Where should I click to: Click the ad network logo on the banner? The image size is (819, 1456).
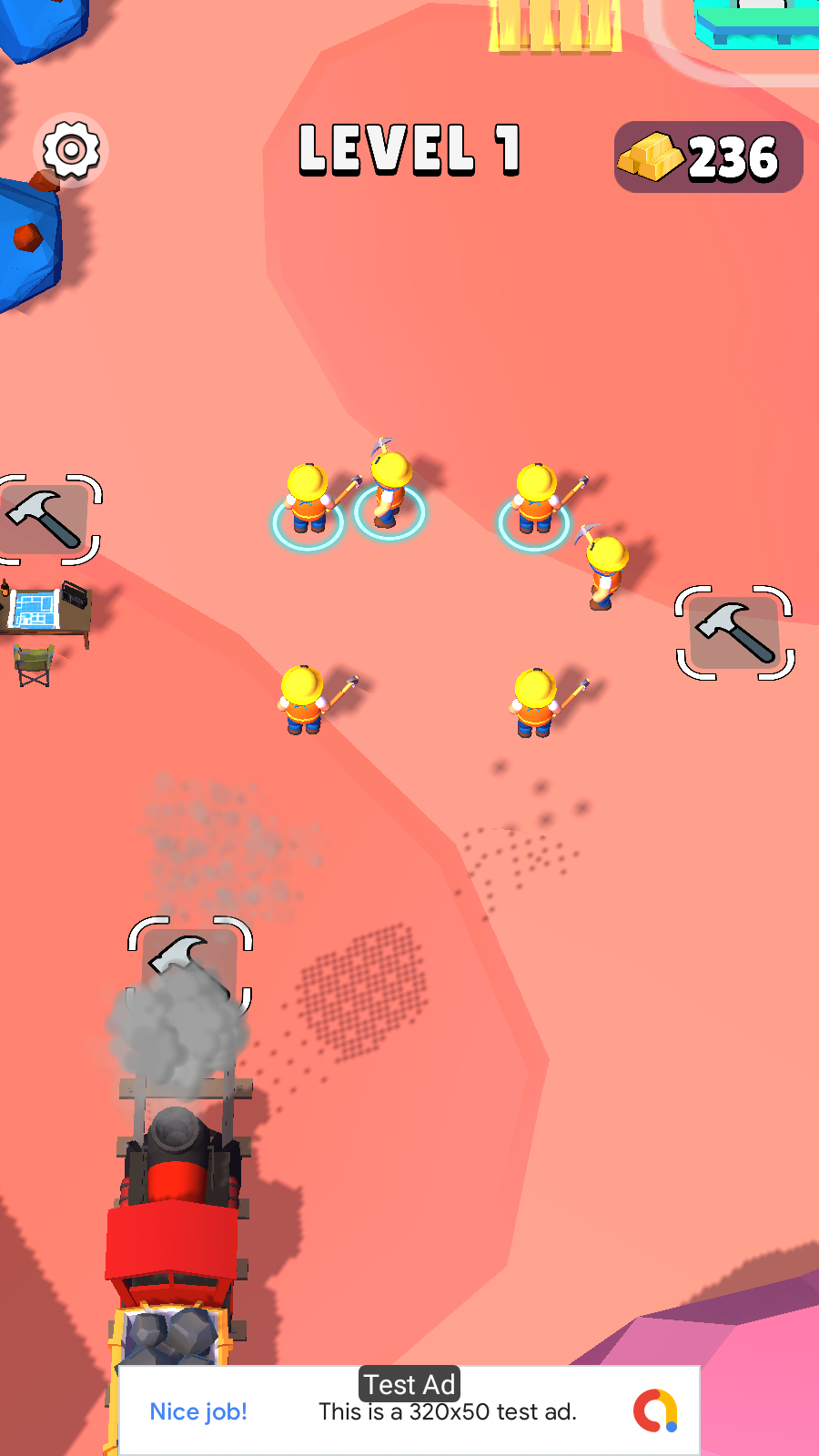[x=655, y=1410]
